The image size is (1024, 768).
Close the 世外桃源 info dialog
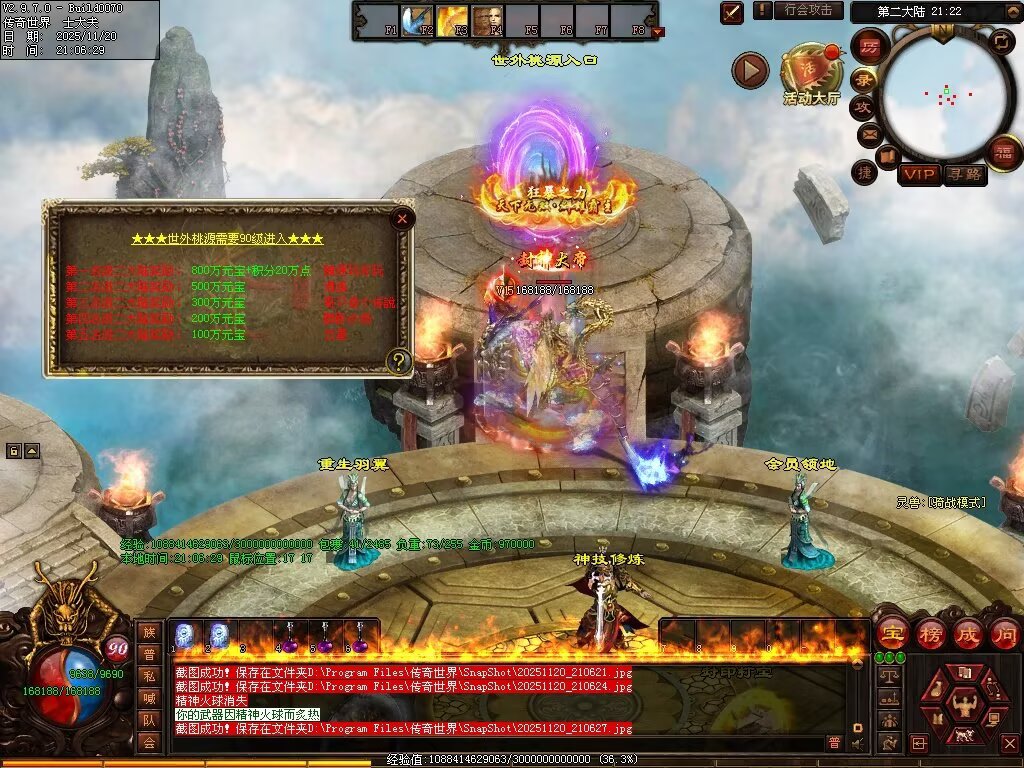(x=402, y=218)
